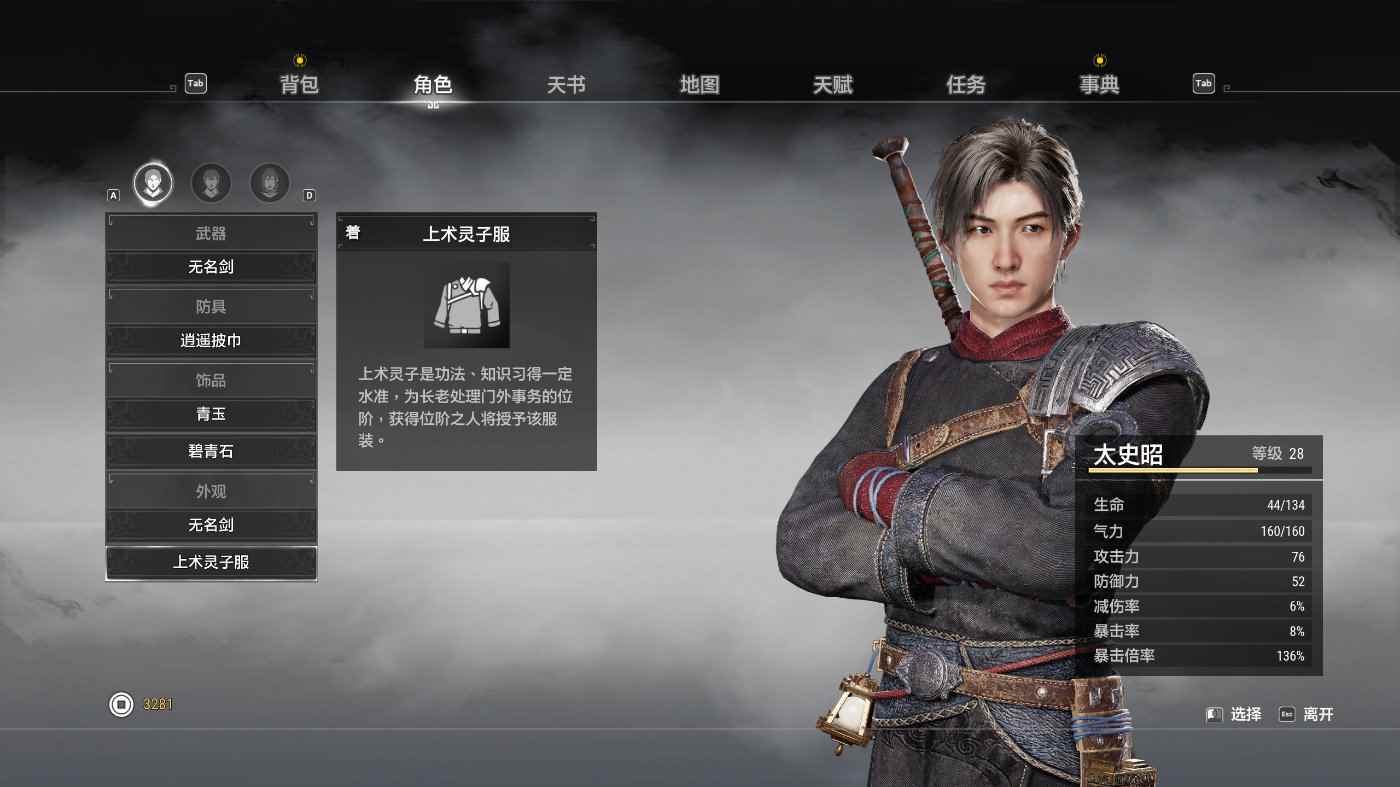
Task: Select the third character portrait icon
Action: (269, 183)
